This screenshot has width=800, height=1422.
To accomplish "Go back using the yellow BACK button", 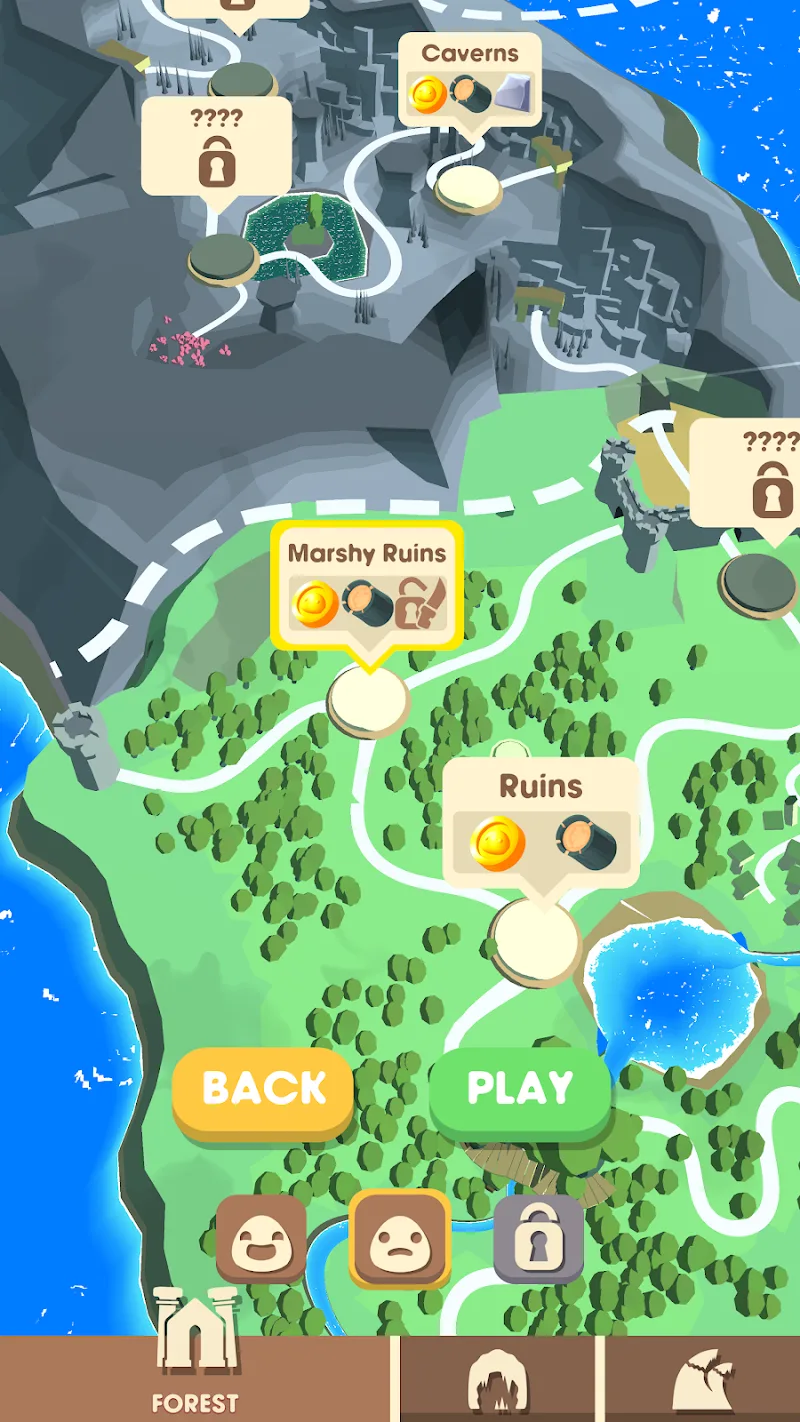I will (263, 1089).
